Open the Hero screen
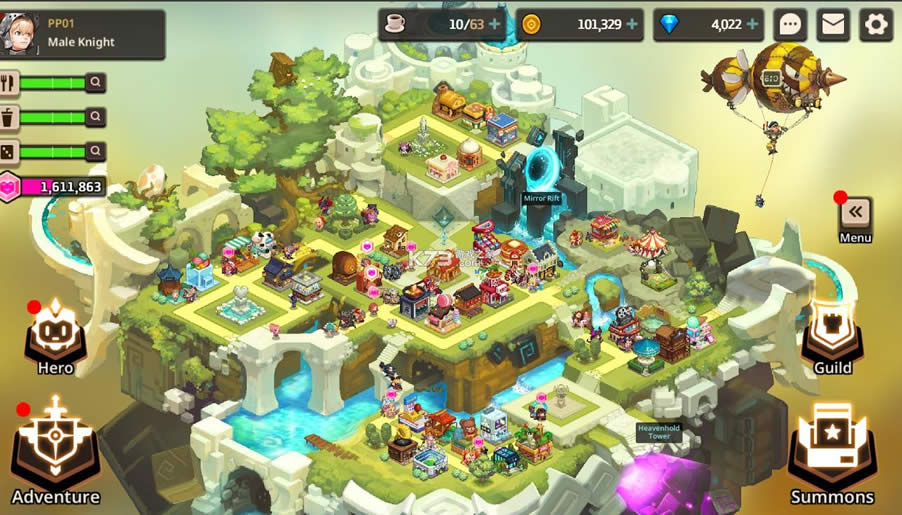The width and height of the screenshot is (902, 515). [x=55, y=336]
